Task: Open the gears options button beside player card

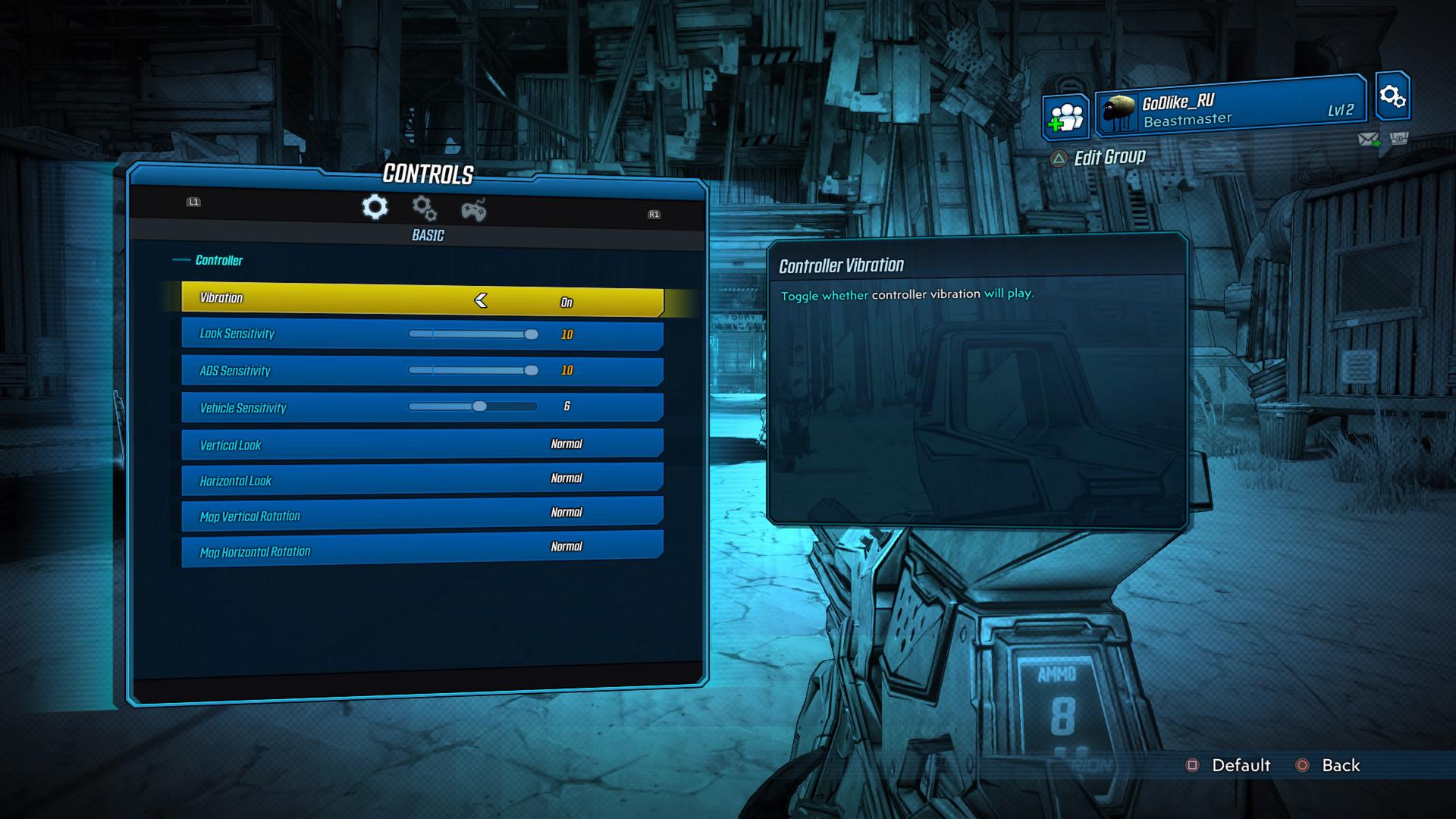Action: (x=1392, y=96)
